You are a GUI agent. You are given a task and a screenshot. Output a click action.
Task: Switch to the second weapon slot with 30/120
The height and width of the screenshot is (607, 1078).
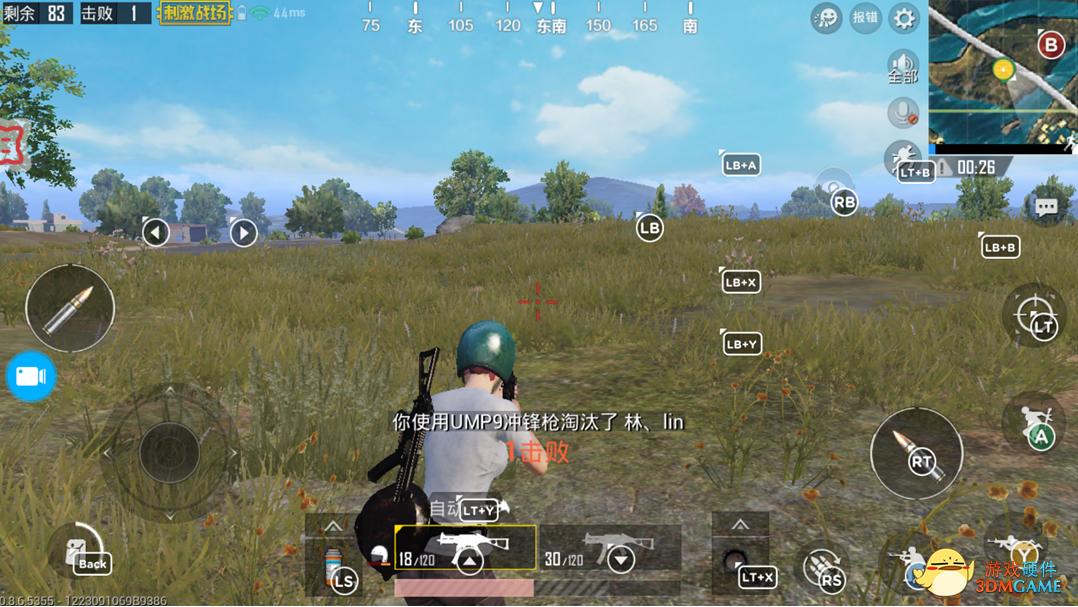(x=610, y=549)
